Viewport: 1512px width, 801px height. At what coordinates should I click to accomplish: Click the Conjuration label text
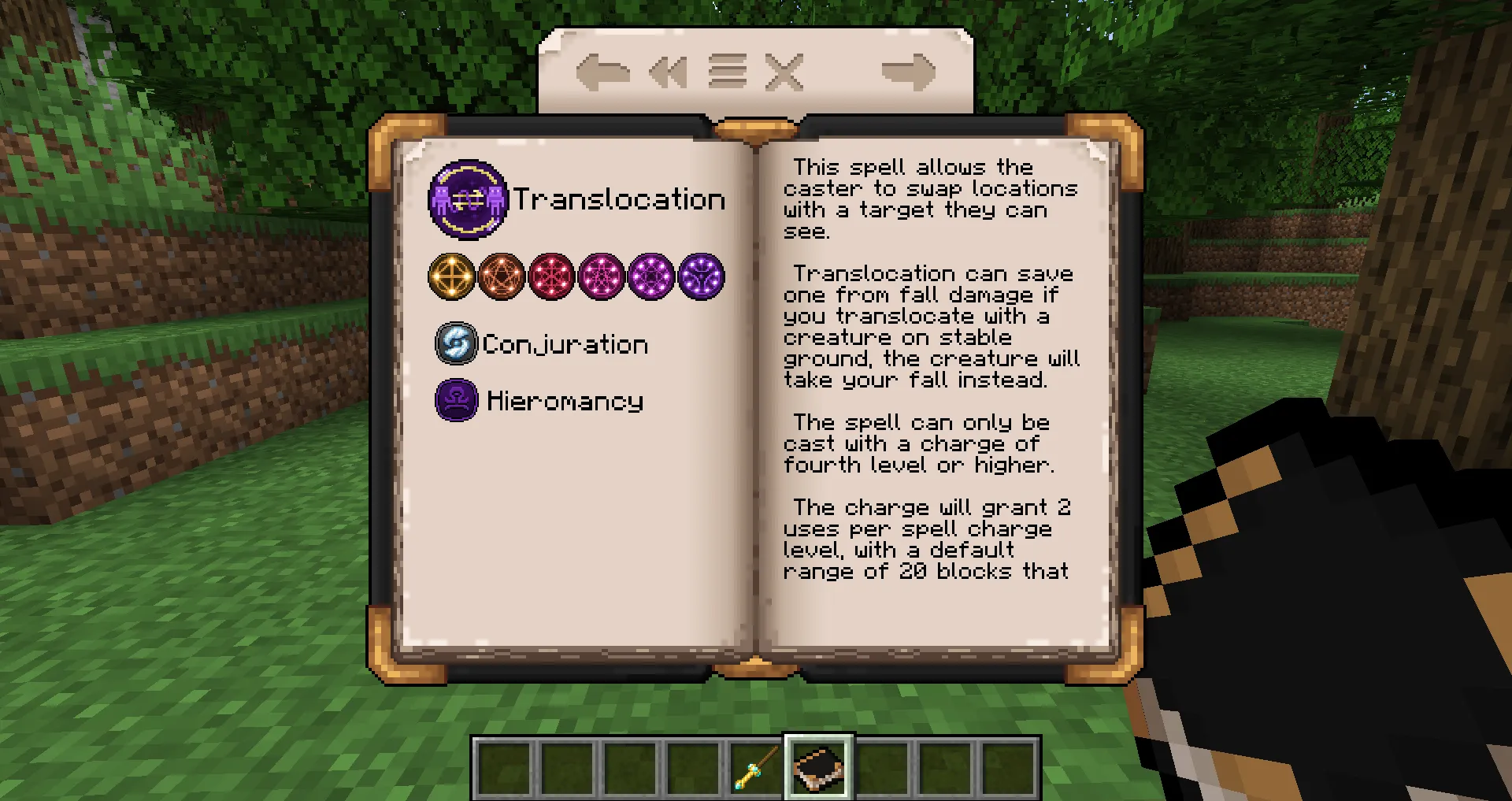click(564, 344)
